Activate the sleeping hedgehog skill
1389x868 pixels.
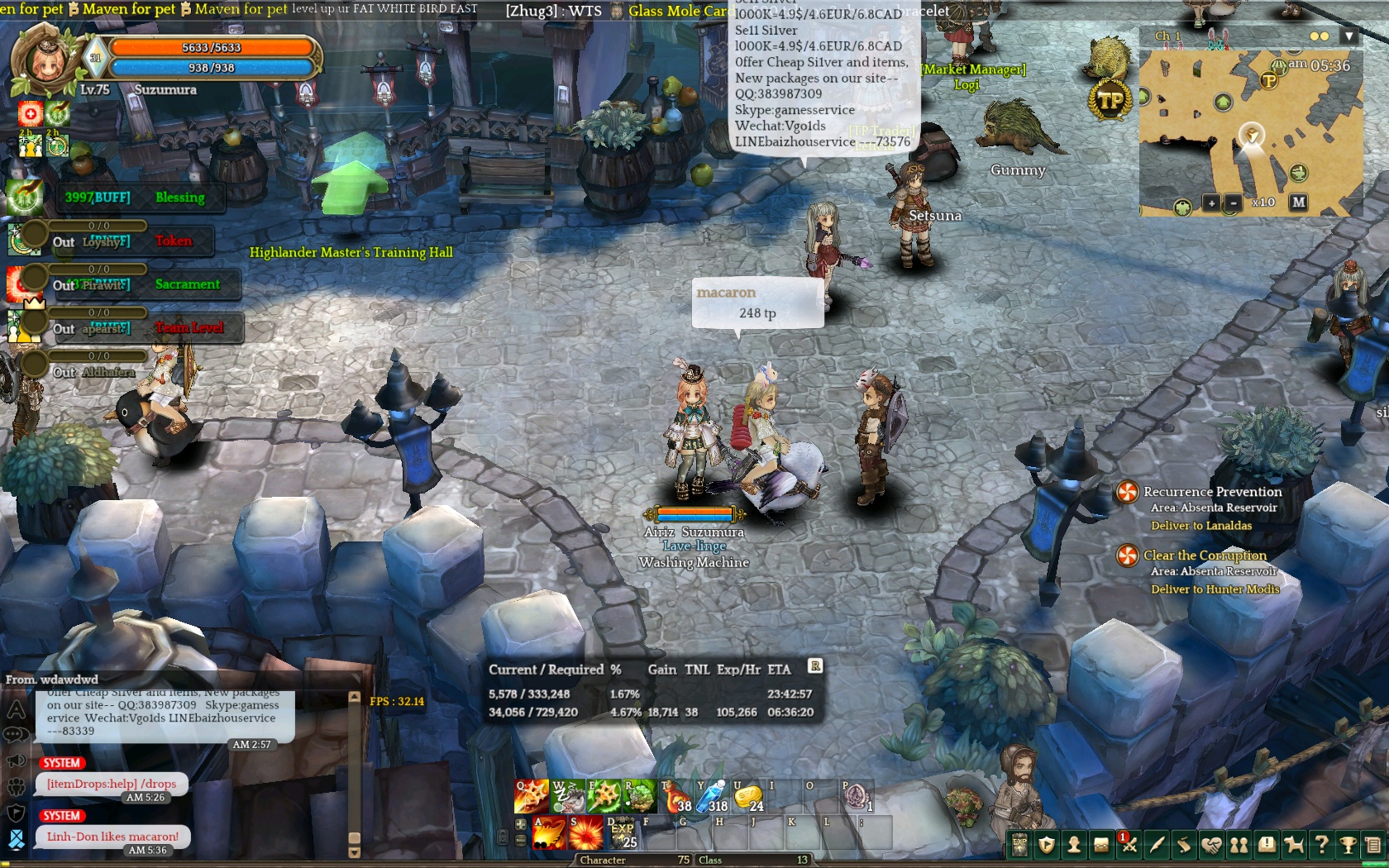pos(566,797)
